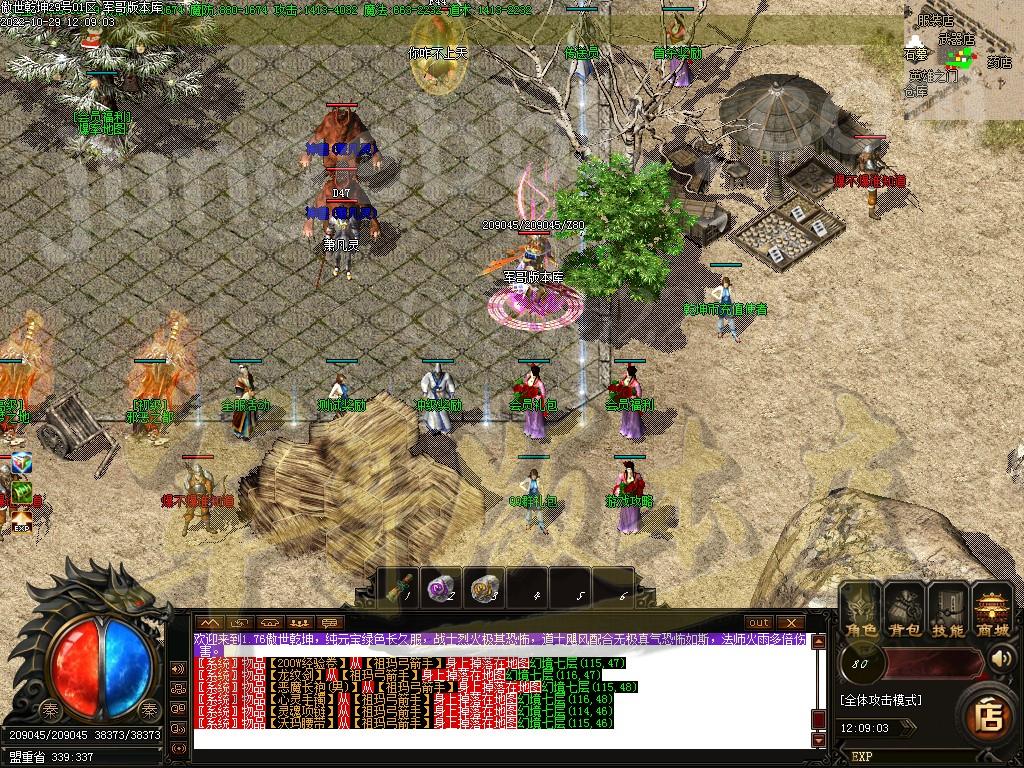1024x768 pixels.
Task: Open the 技能 skills panel
Action: coord(947,611)
